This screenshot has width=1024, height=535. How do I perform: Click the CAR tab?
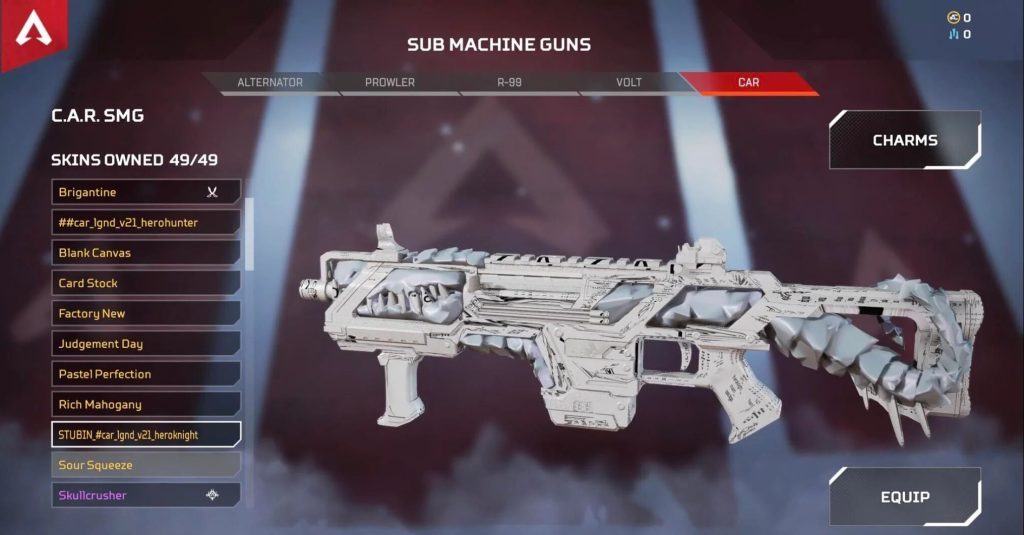click(x=748, y=82)
